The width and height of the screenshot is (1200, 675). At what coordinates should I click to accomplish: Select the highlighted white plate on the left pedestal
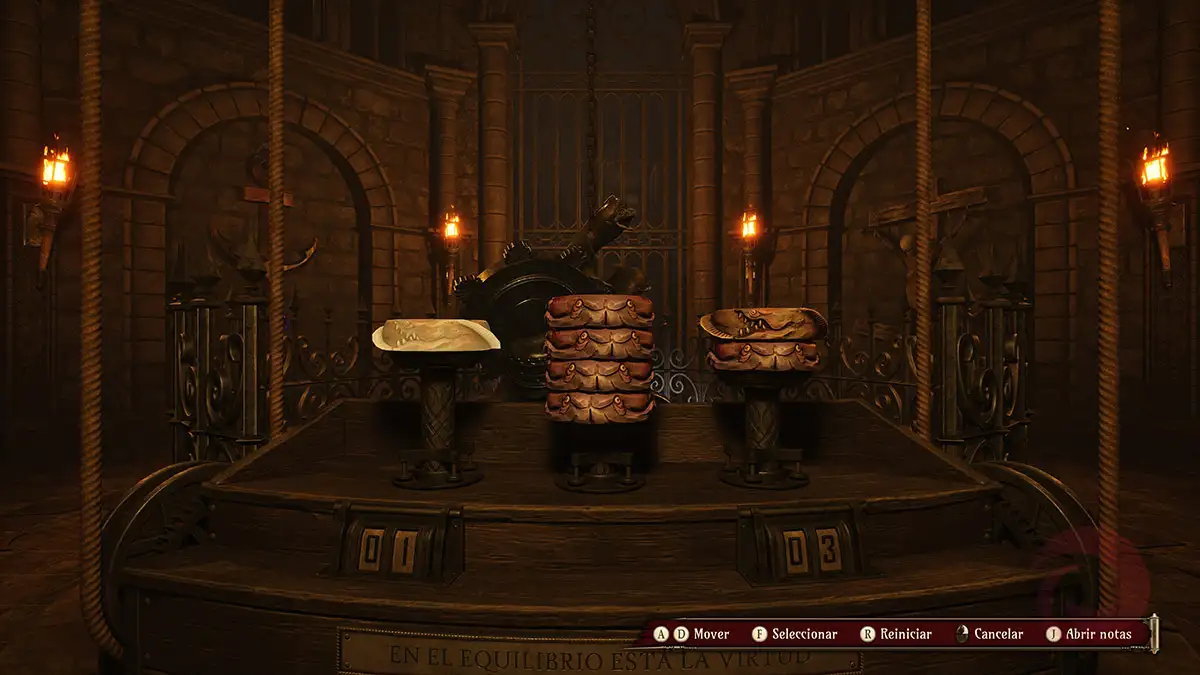point(436,335)
